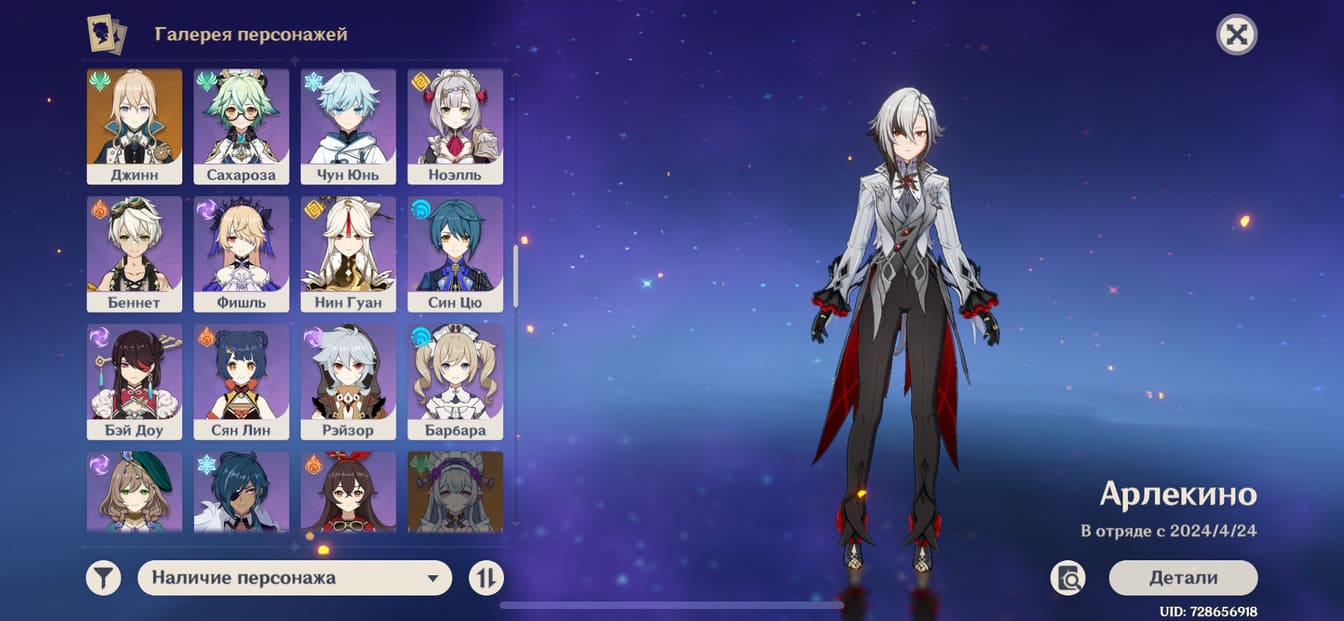Open the Наличие персонажа sort dropdown
This screenshot has height=621, width=1344.
294,578
